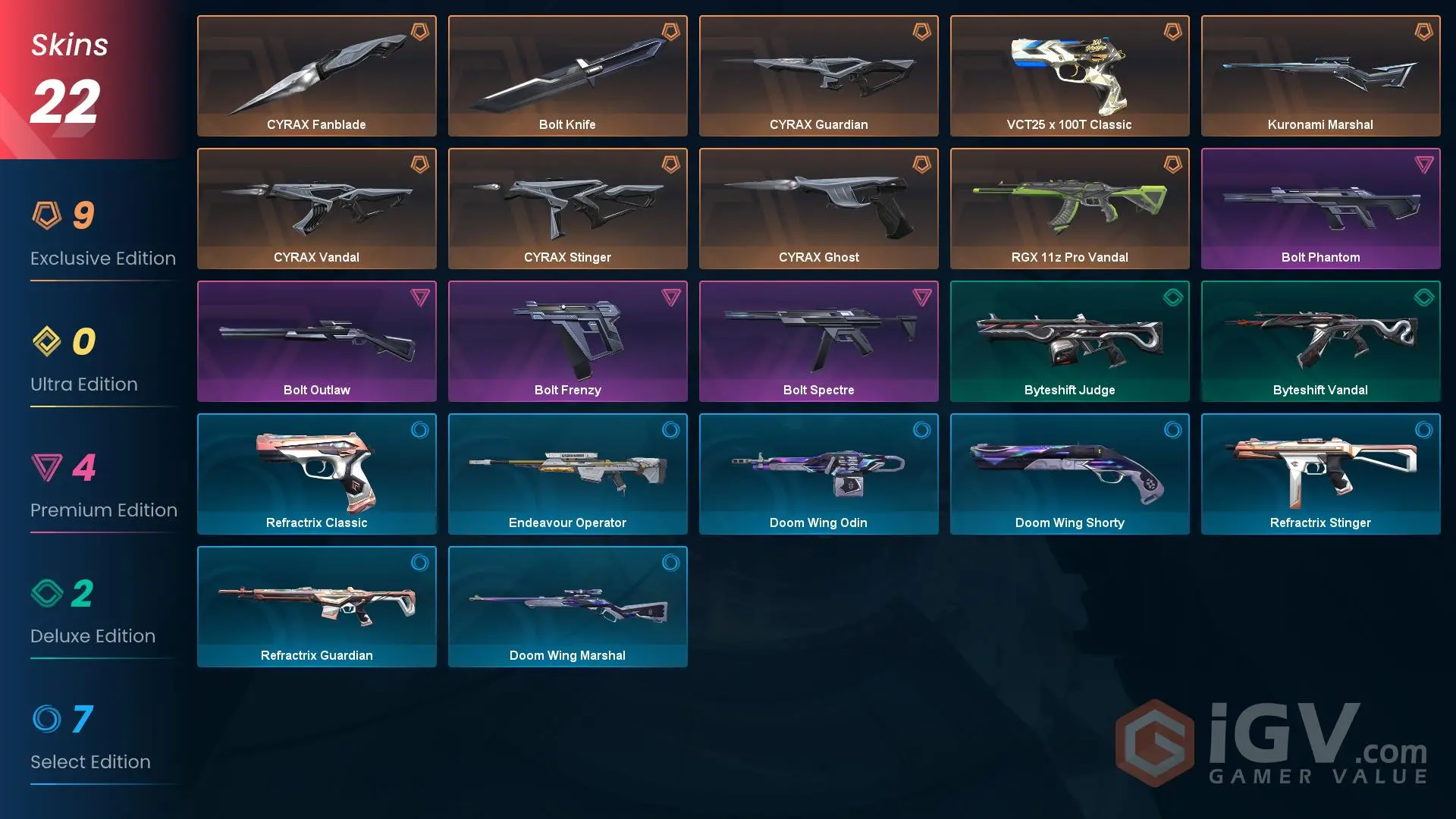The height and width of the screenshot is (819, 1456).
Task: Click the rarity badge on Doom Wing Marshal card
Action: tap(671, 563)
